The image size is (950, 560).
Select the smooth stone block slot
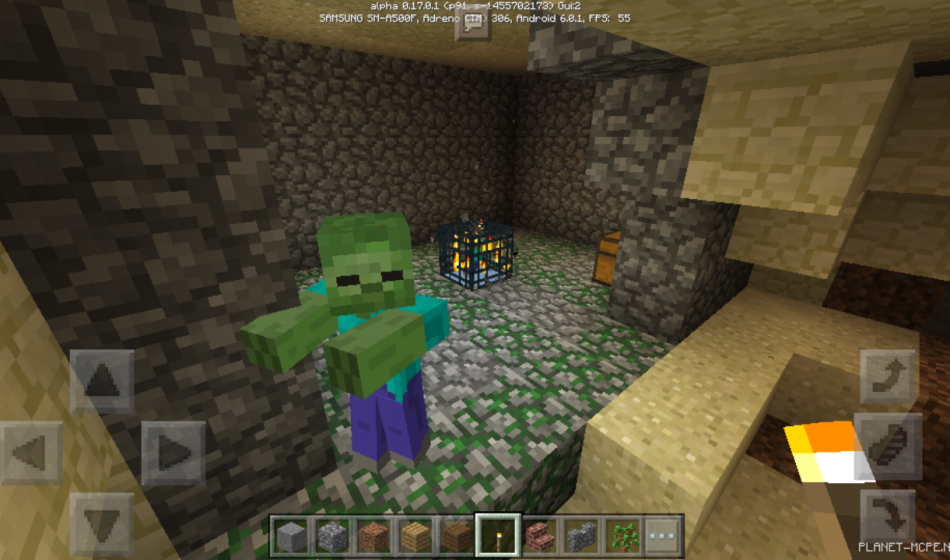tap(289, 534)
